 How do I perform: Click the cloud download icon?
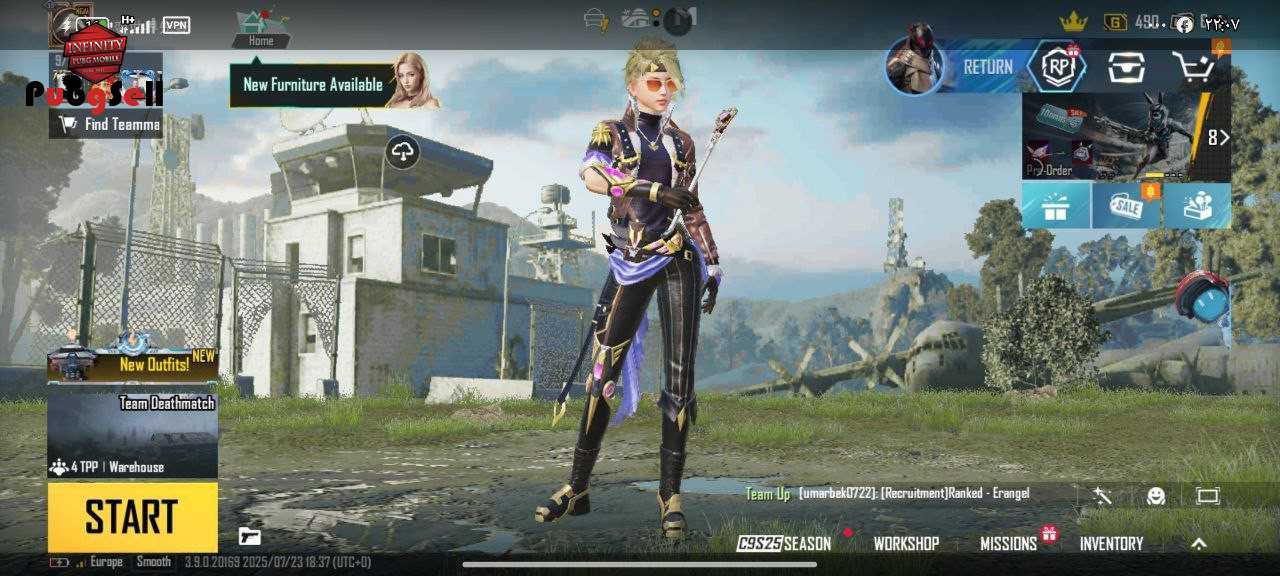(402, 152)
